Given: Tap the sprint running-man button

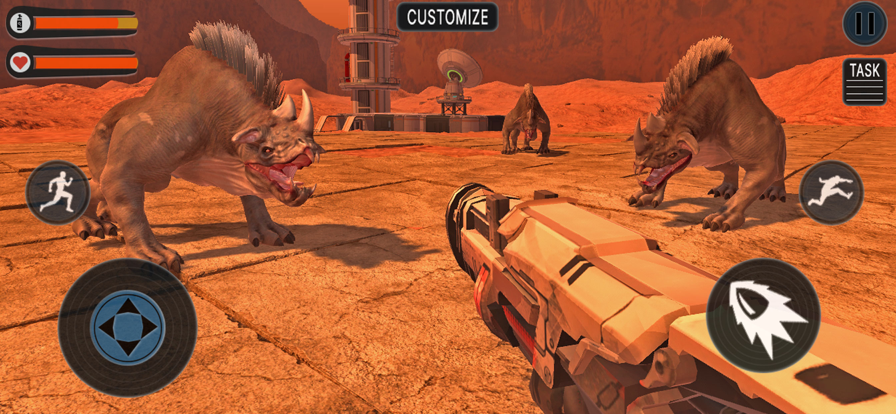Looking at the screenshot, I should pyautogui.click(x=57, y=192).
